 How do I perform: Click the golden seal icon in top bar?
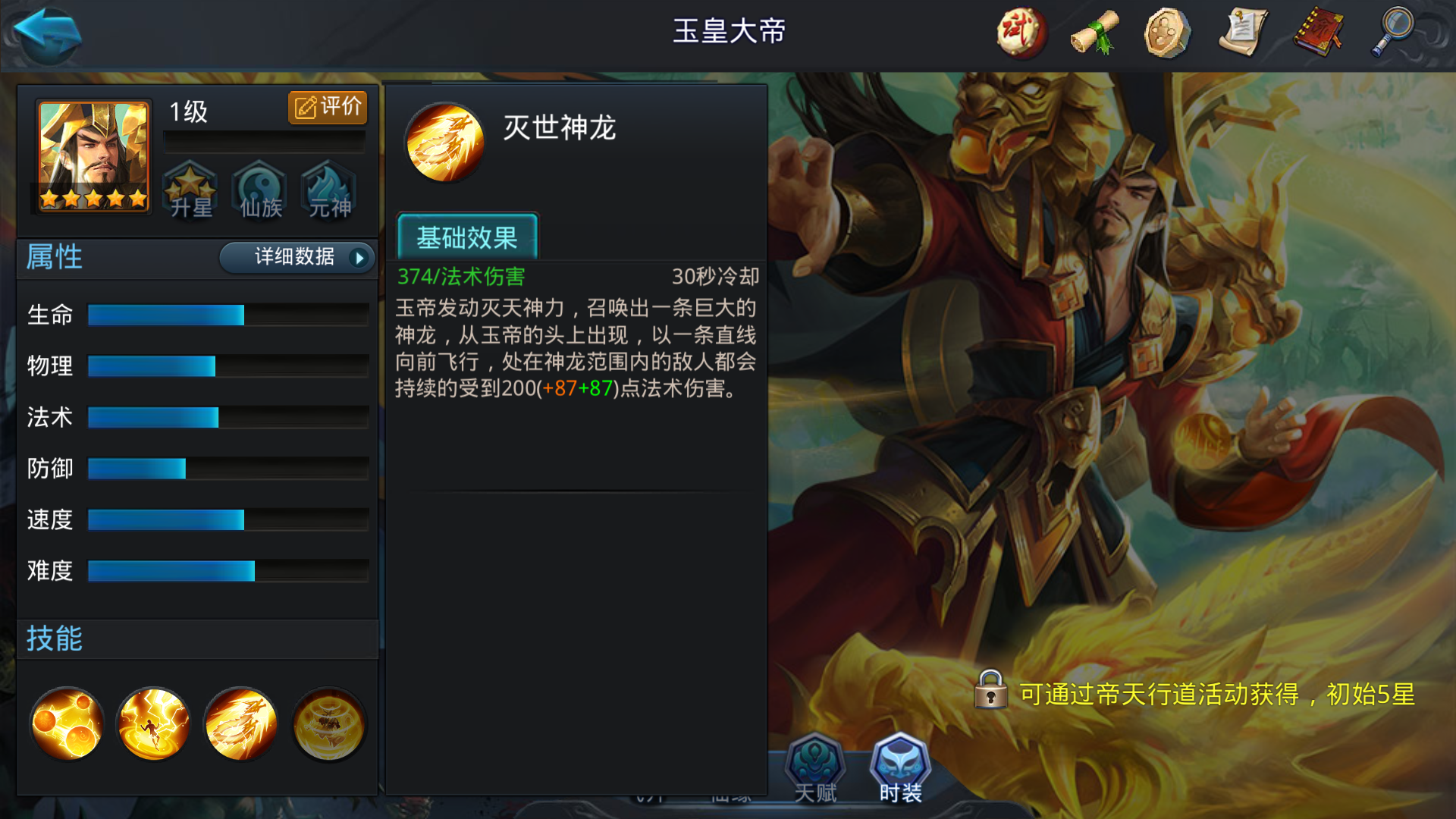[x=1169, y=33]
